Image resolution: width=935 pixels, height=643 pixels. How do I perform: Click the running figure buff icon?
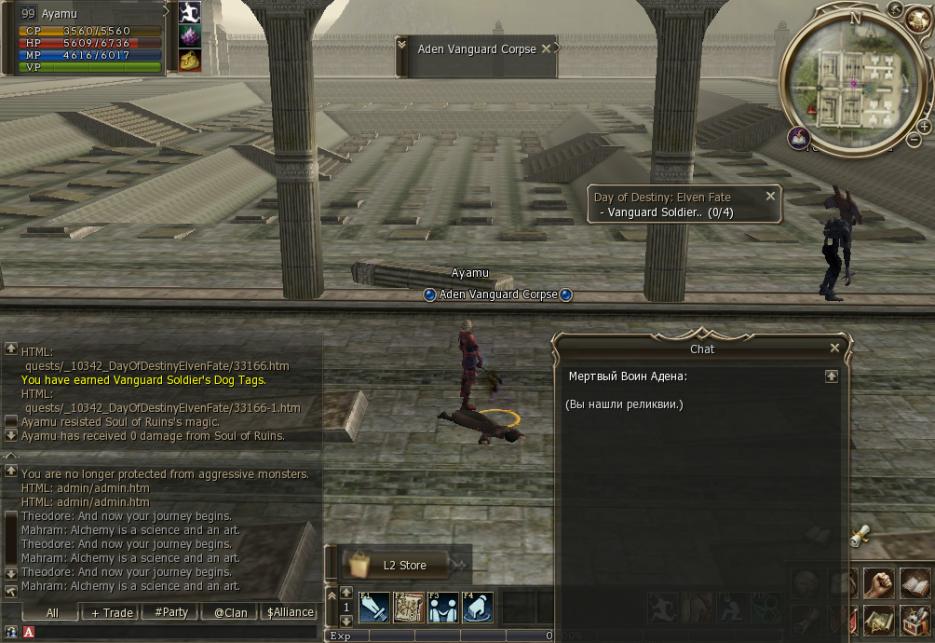[189, 12]
